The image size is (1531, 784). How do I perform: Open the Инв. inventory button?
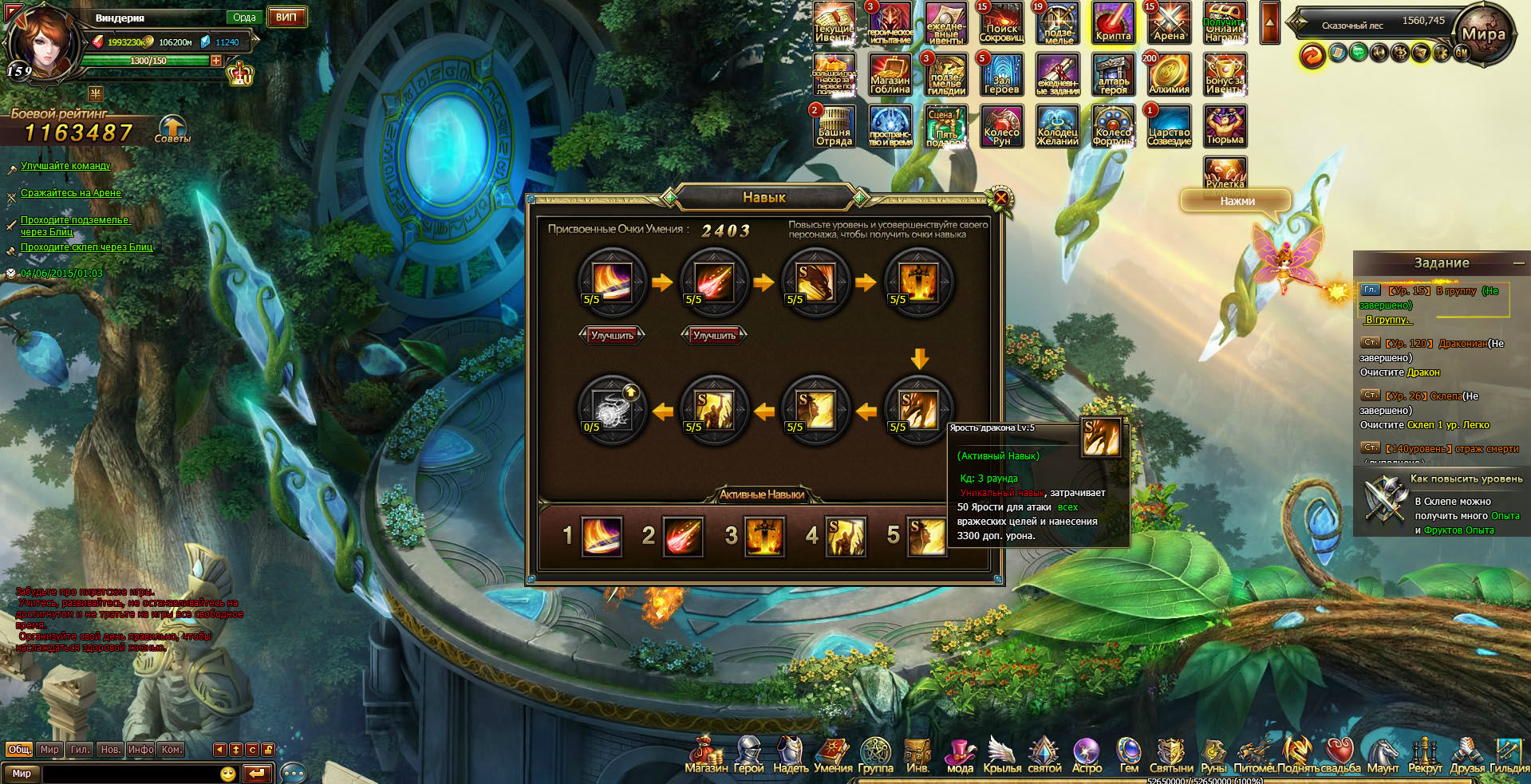pyautogui.click(x=917, y=754)
